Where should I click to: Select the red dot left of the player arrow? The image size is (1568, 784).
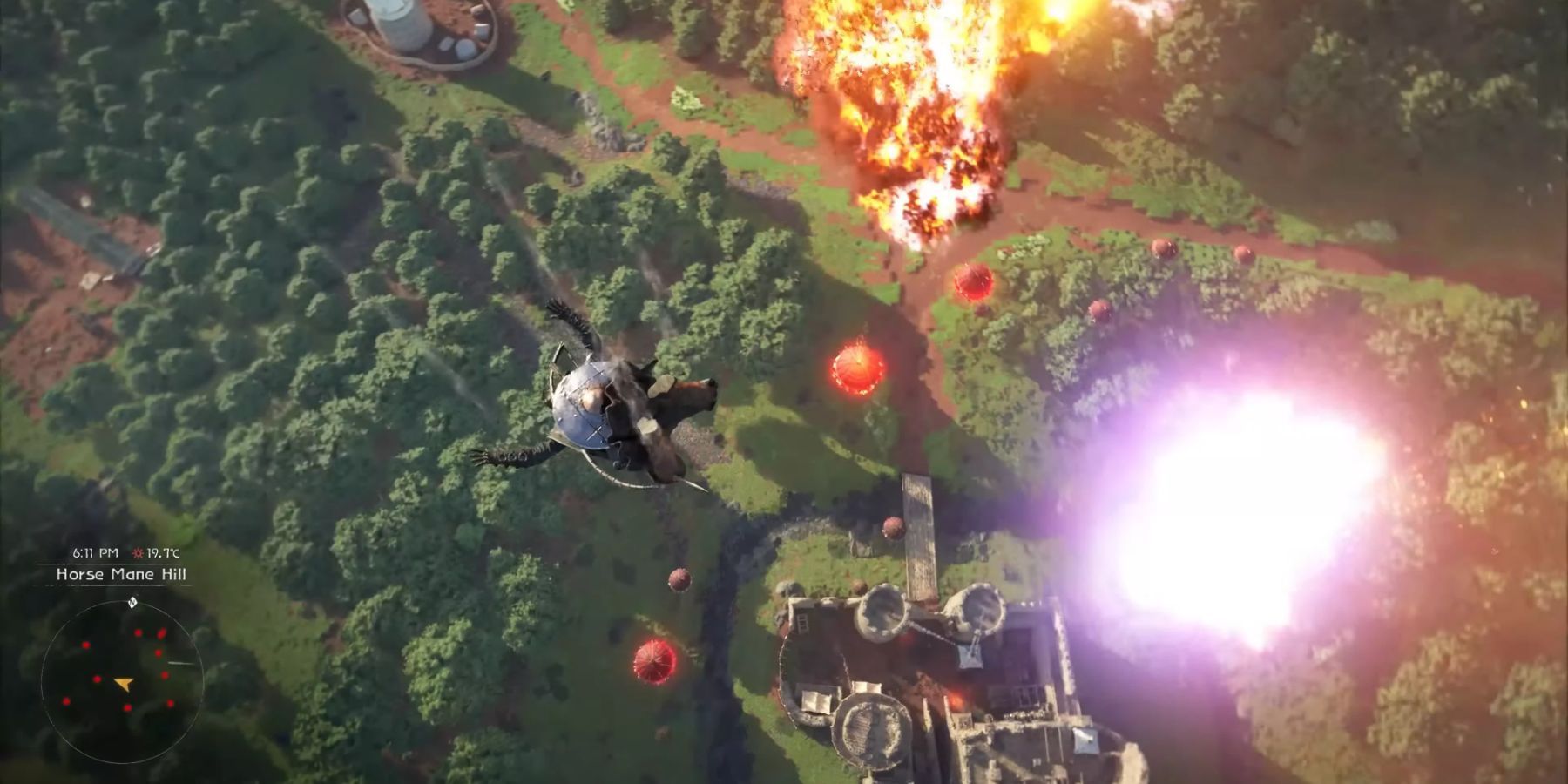(96, 678)
